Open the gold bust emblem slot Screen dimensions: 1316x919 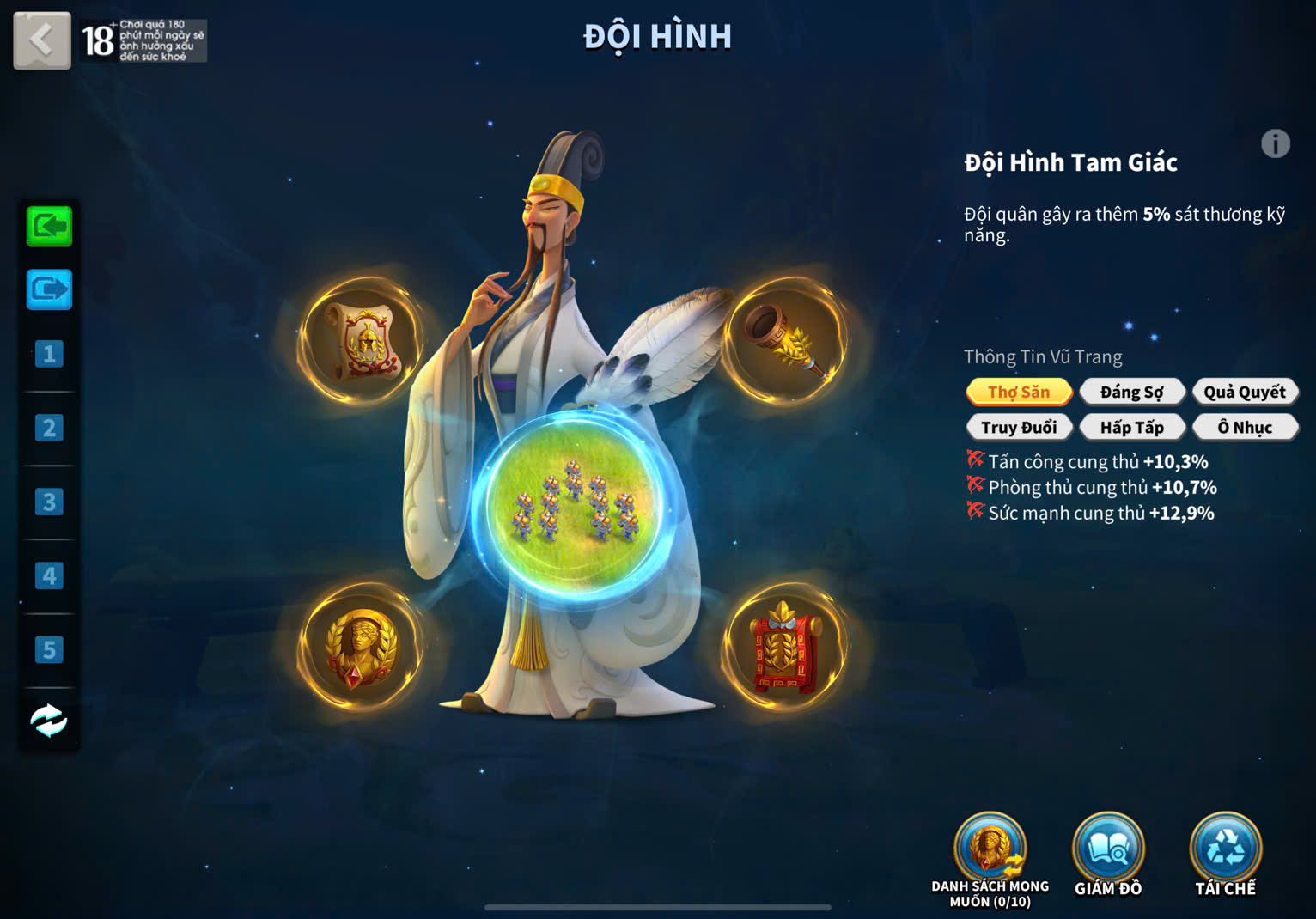[362, 647]
